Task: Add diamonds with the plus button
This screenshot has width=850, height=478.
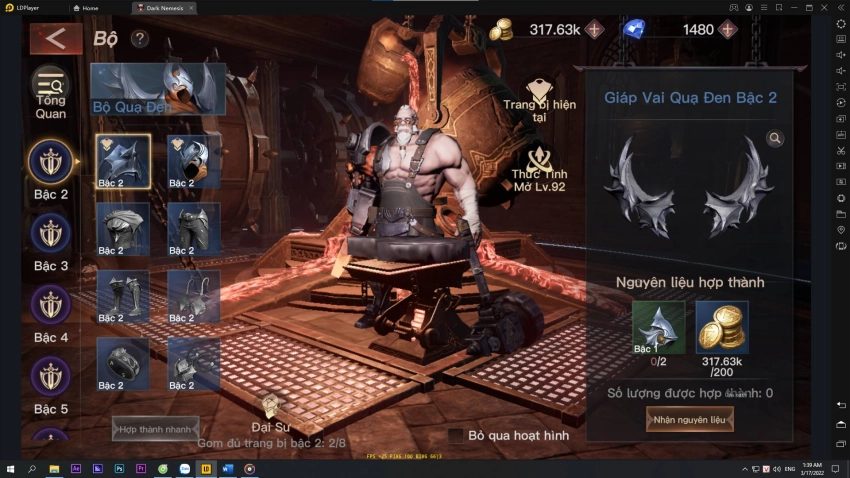Action: pyautogui.click(x=727, y=29)
